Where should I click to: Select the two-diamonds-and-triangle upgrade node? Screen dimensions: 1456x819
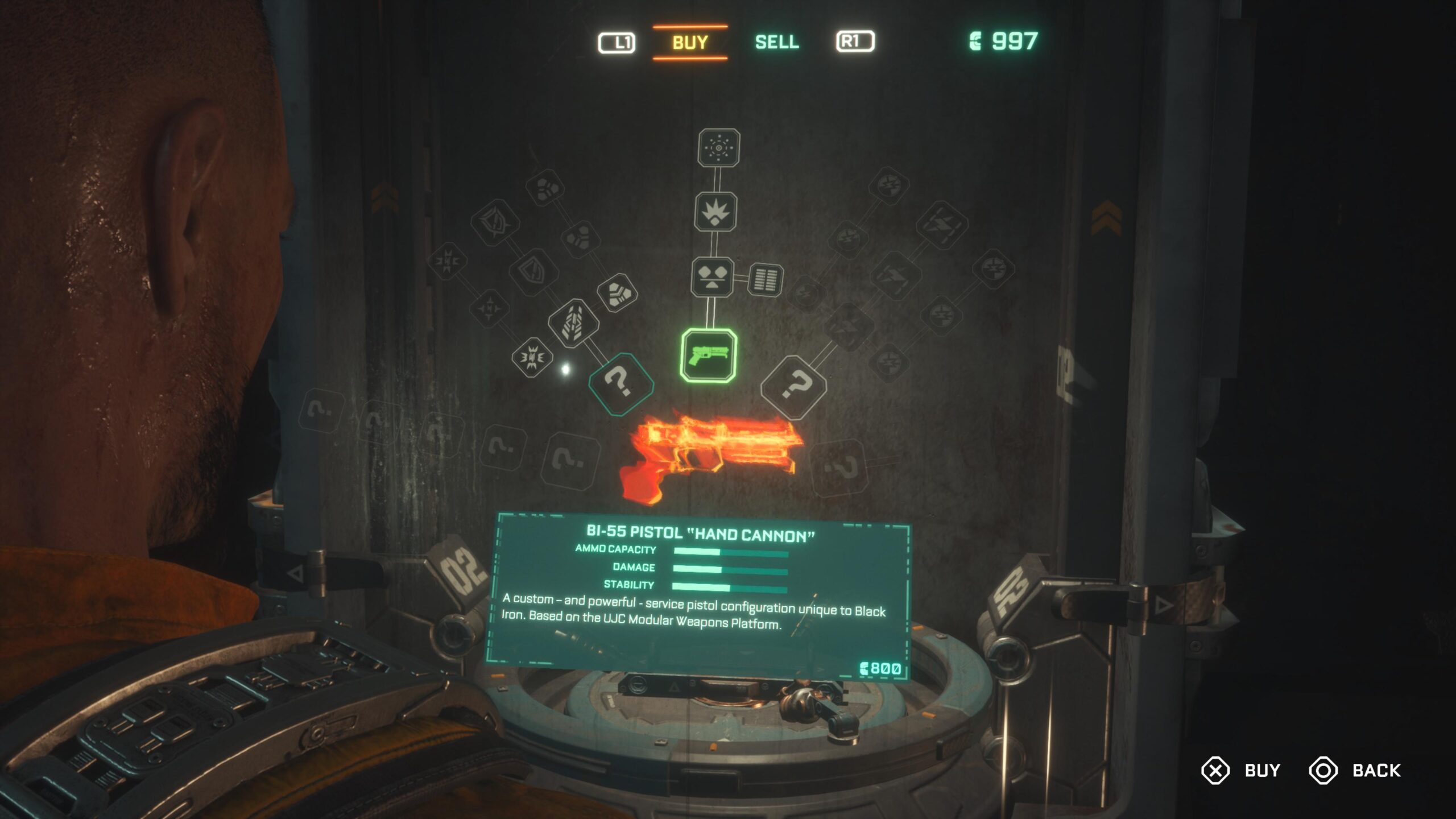coord(712,277)
